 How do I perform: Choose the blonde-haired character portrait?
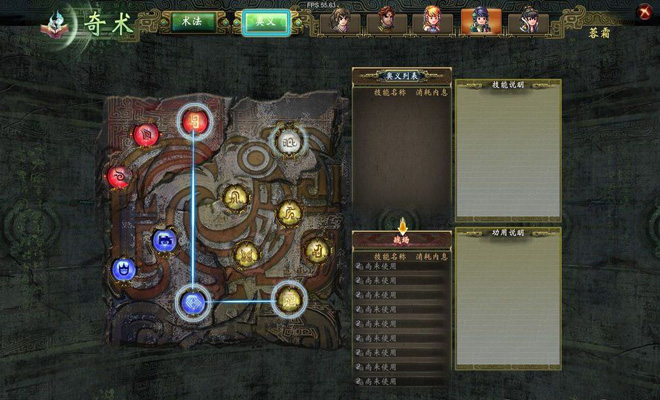(x=431, y=21)
